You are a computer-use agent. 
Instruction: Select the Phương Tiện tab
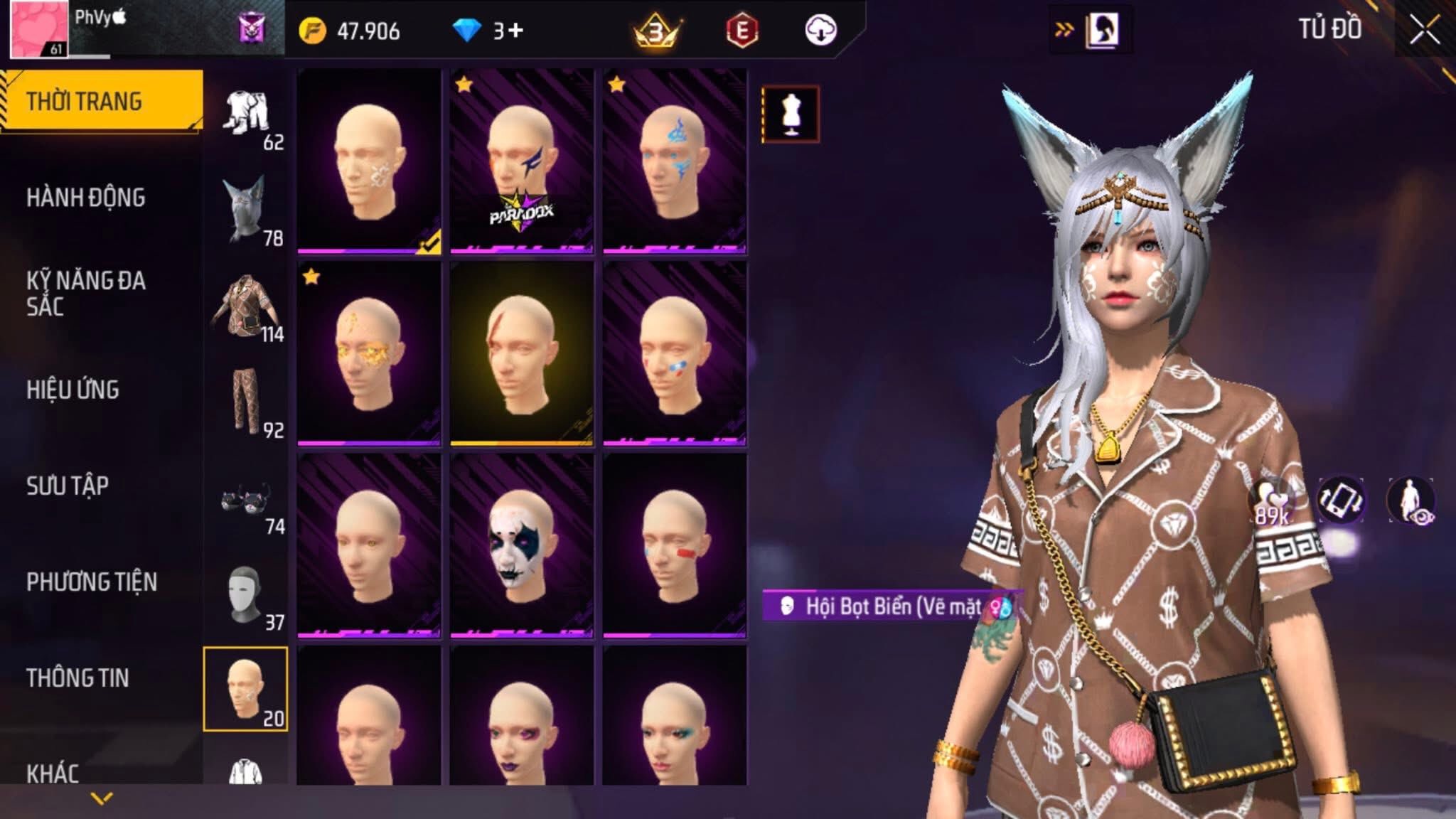point(92,582)
